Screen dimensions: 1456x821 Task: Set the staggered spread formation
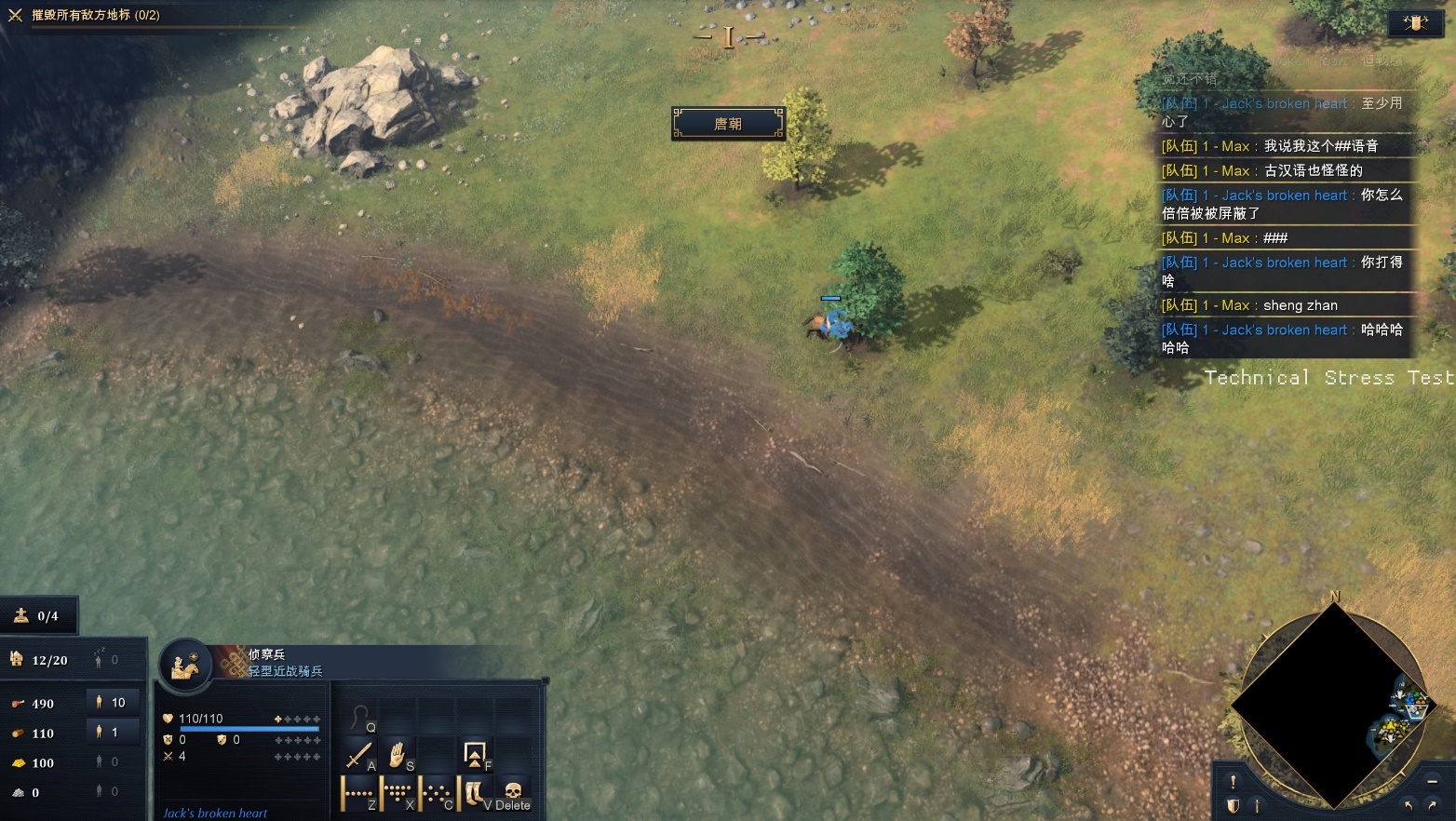coord(436,794)
